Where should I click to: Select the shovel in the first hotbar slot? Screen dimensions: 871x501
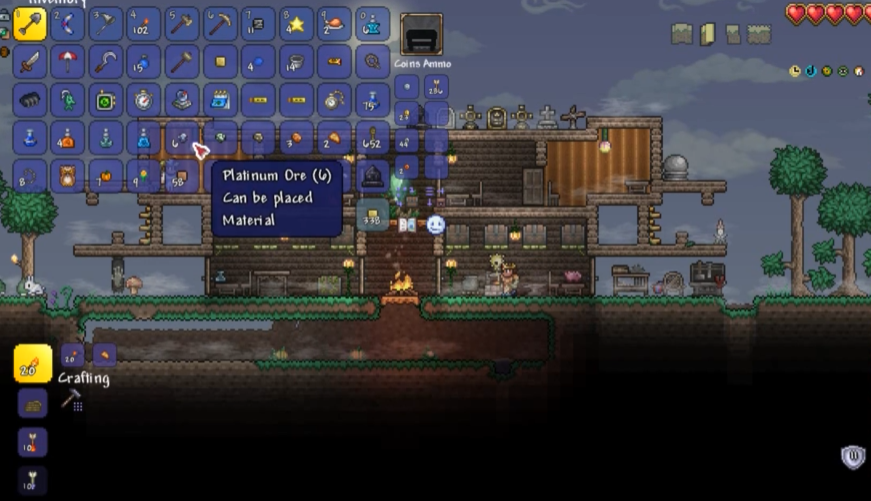(30, 24)
